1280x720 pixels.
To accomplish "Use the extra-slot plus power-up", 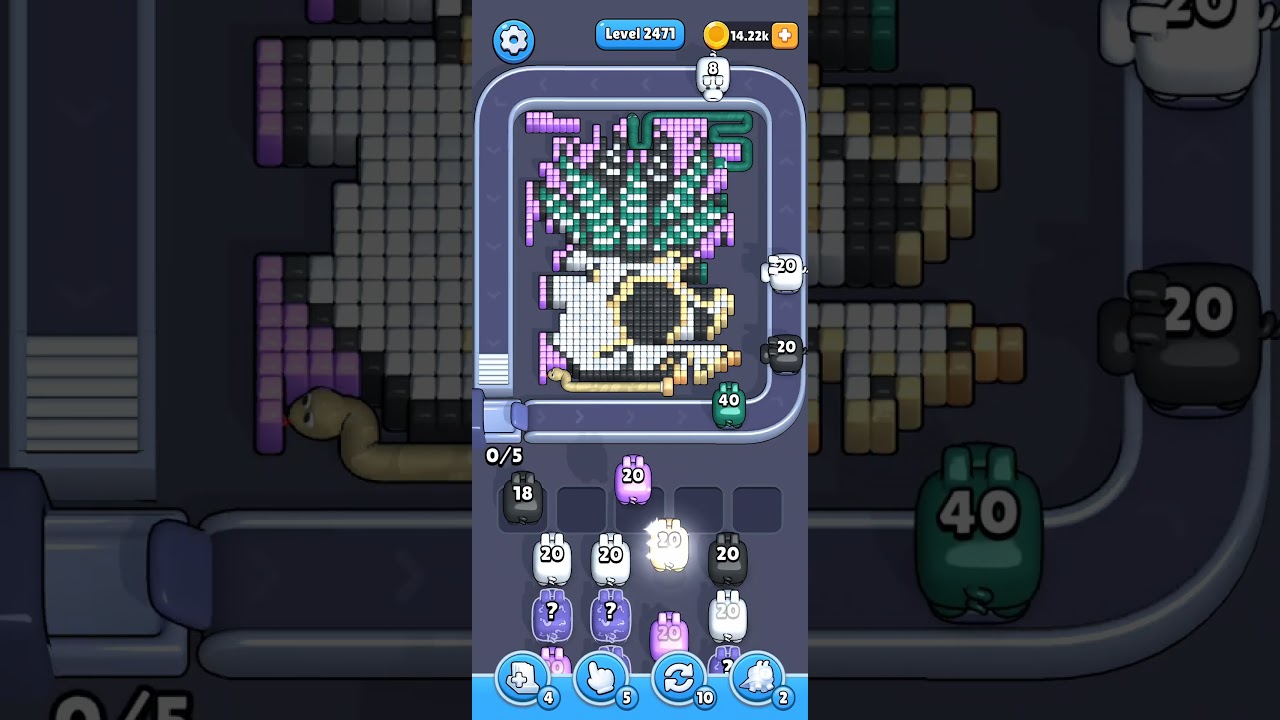I will 521,678.
